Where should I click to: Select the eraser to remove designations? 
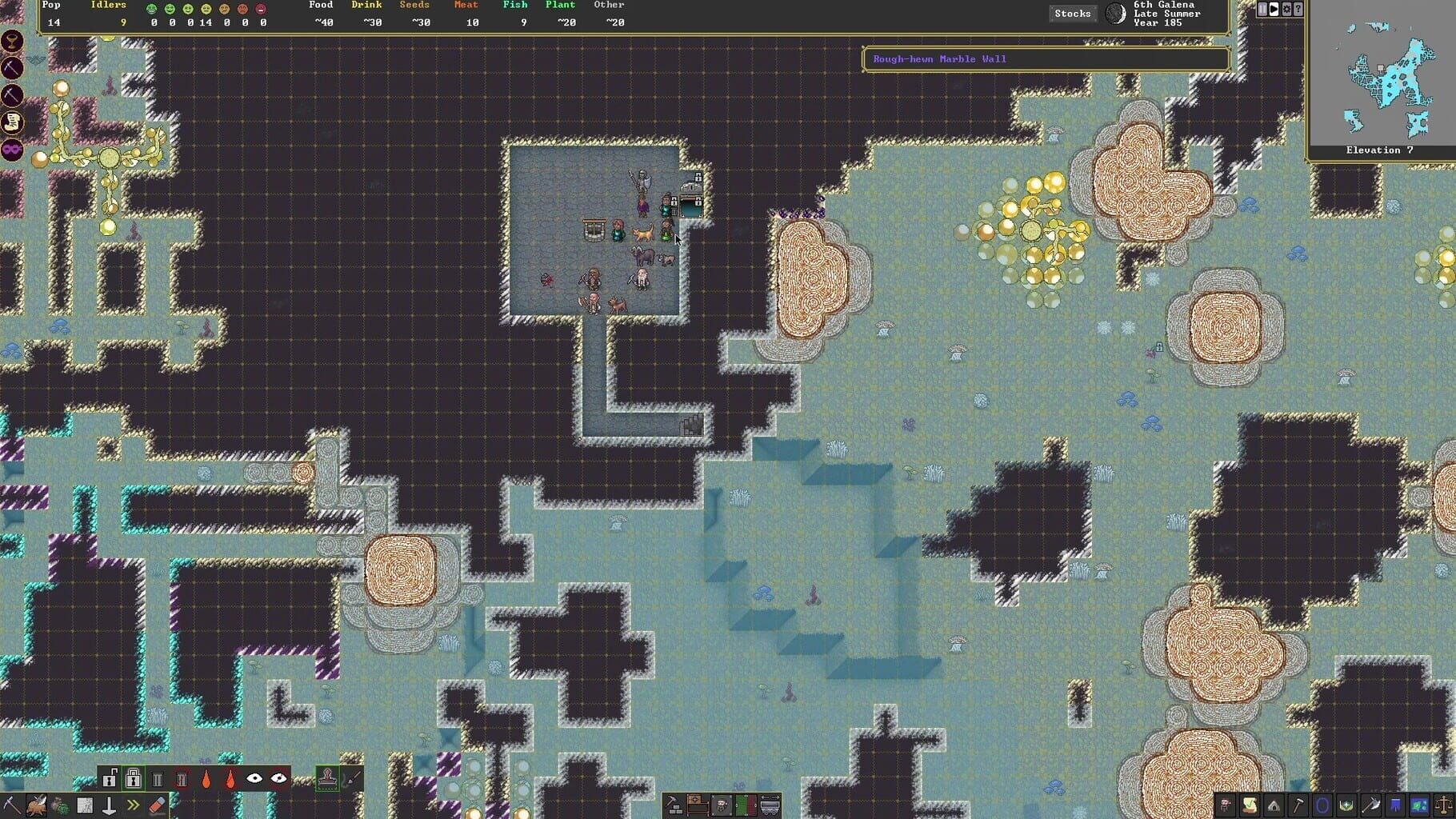click(158, 805)
